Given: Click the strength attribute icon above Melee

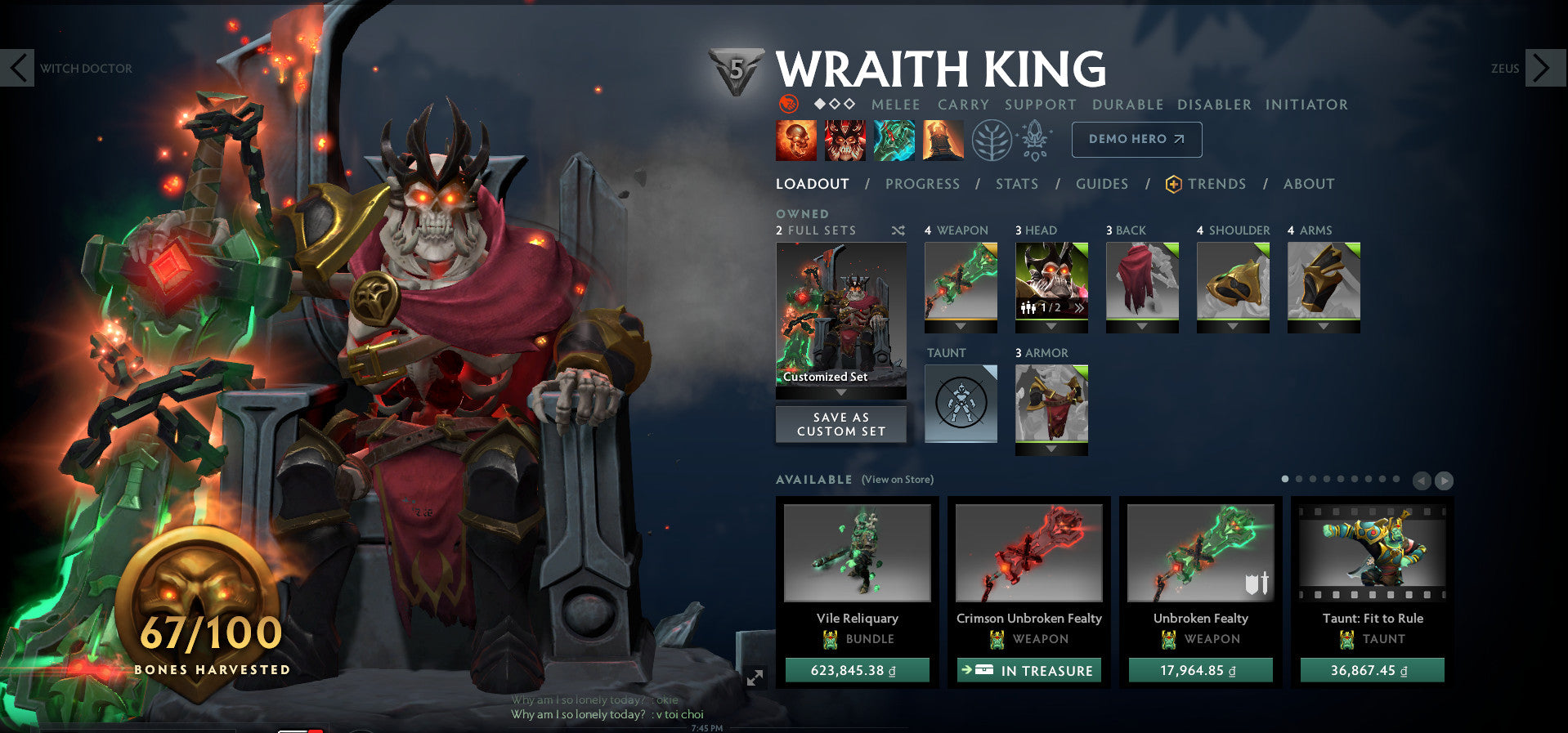Looking at the screenshot, I should (787, 105).
